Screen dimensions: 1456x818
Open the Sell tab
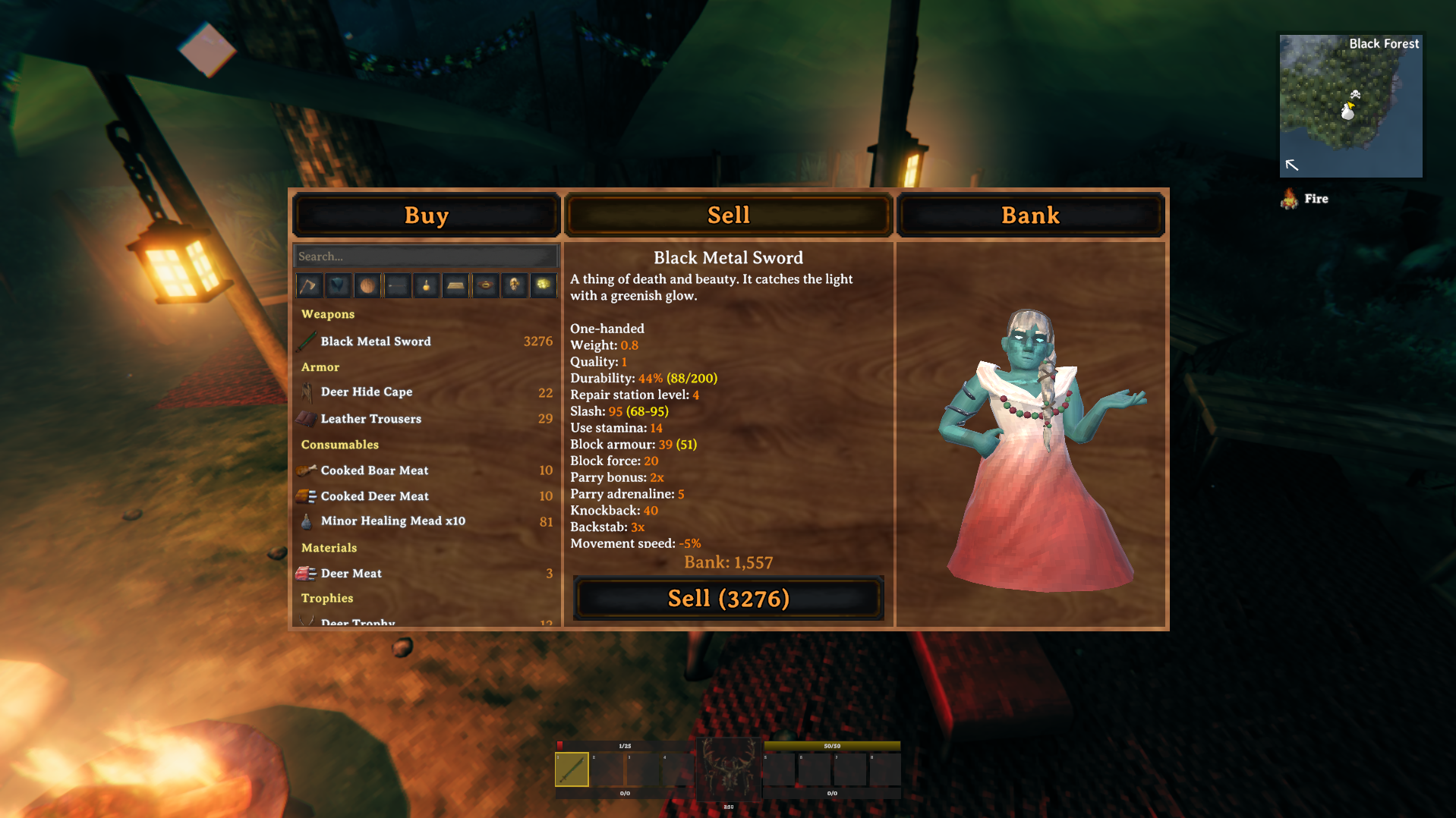pos(728,216)
